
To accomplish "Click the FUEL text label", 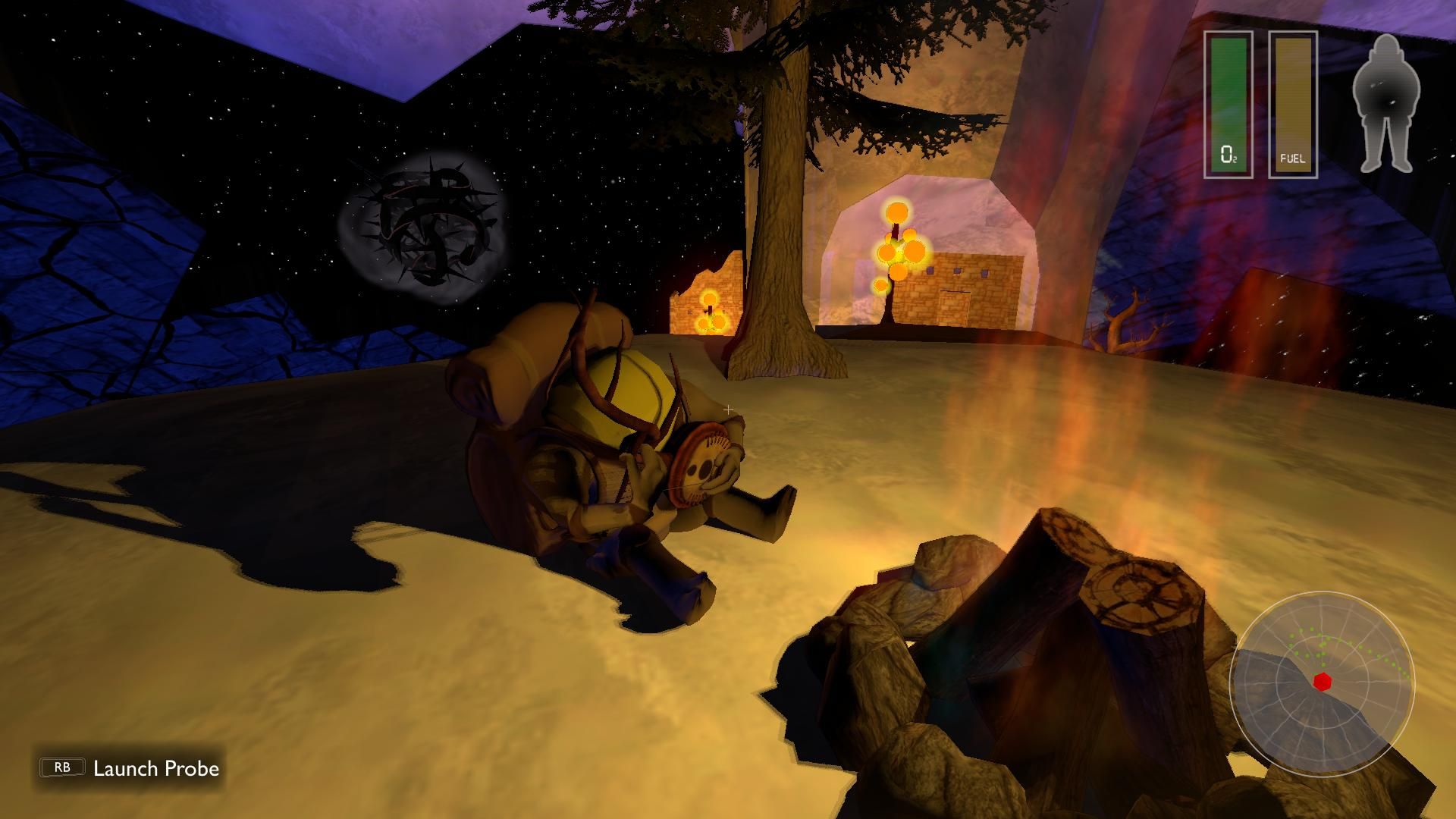I will (x=1291, y=157).
